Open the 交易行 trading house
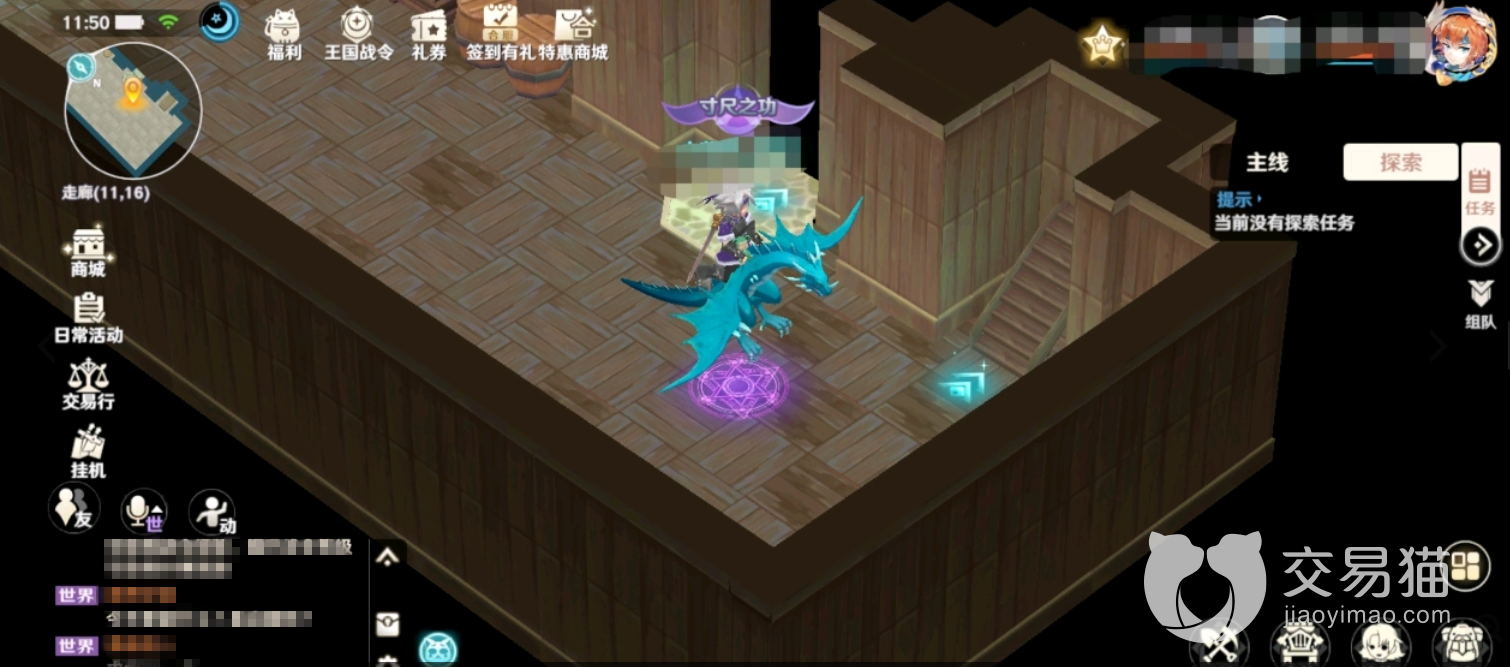The image size is (1510, 667). pos(88,383)
